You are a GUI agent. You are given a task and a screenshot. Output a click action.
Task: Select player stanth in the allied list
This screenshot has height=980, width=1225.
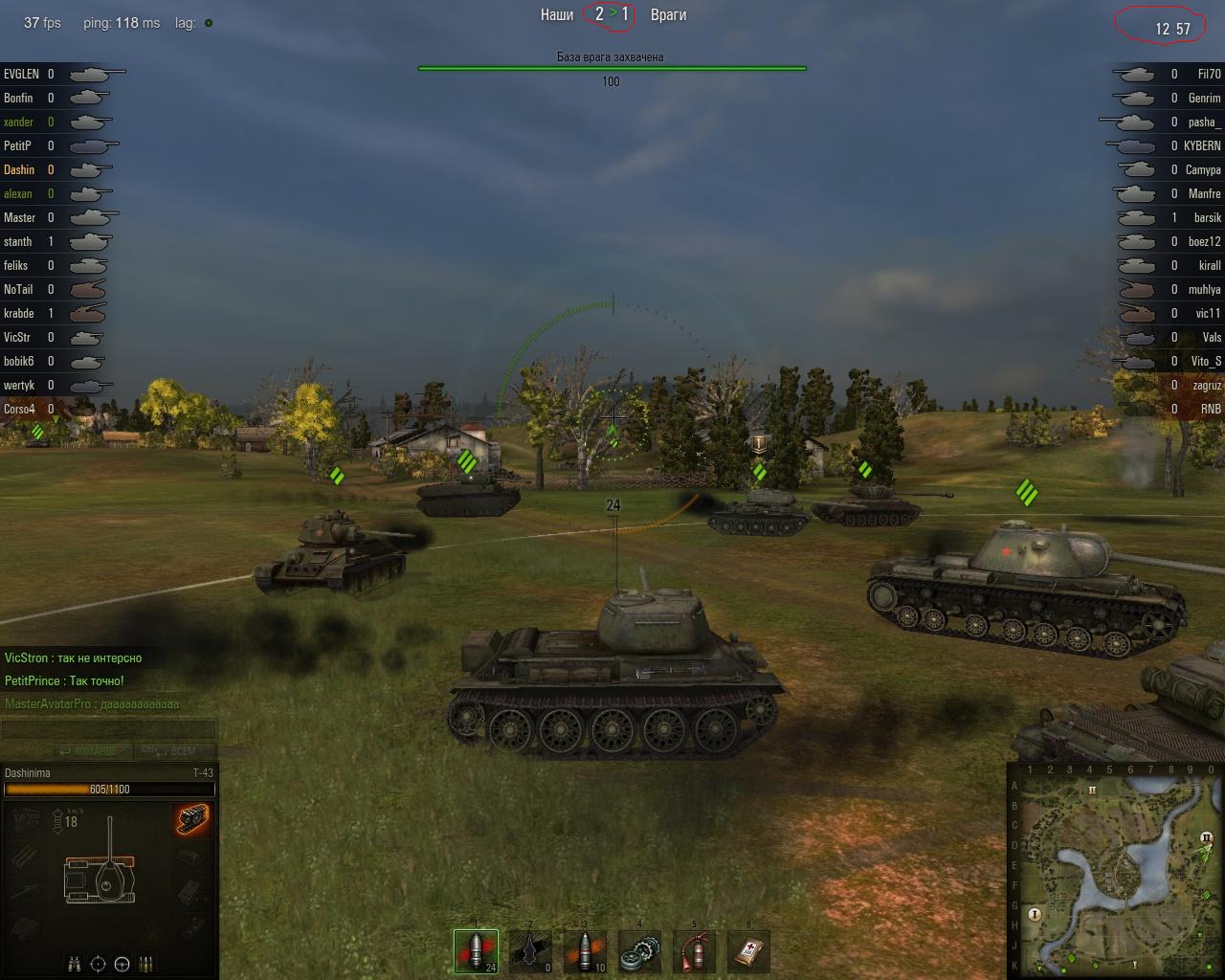pos(18,242)
